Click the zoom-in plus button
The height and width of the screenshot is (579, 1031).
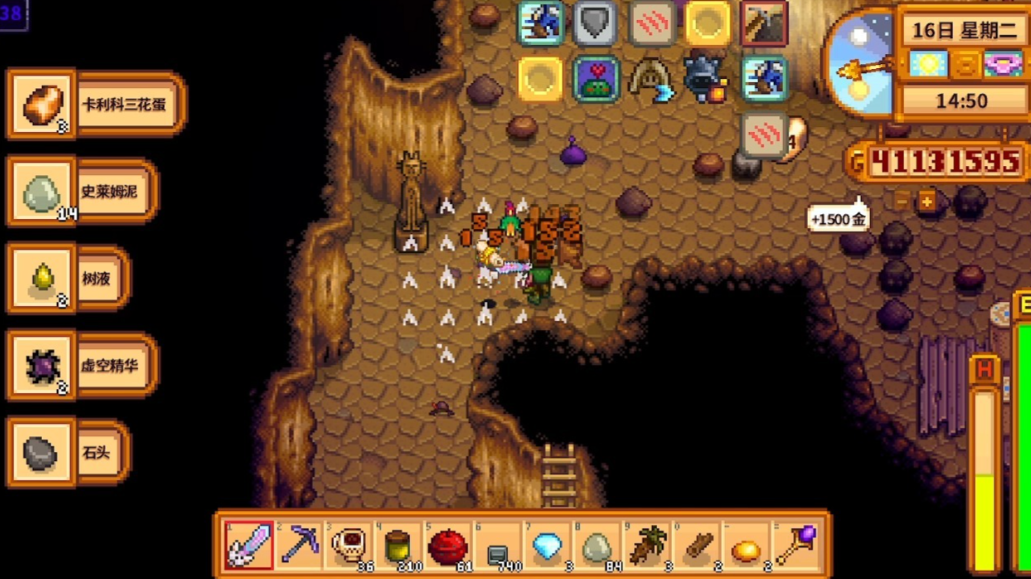(x=927, y=202)
